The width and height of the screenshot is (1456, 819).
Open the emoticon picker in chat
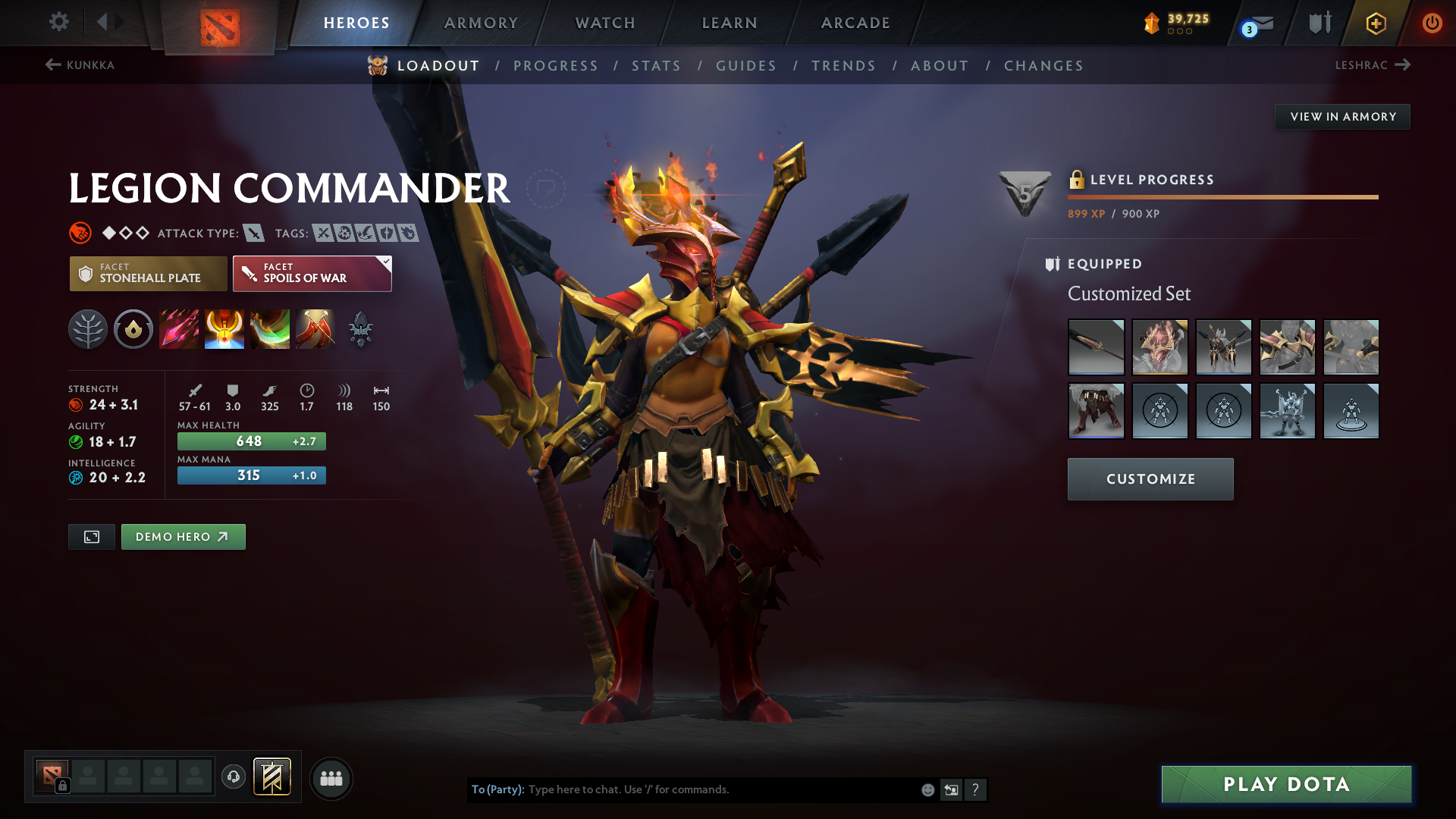click(x=927, y=789)
